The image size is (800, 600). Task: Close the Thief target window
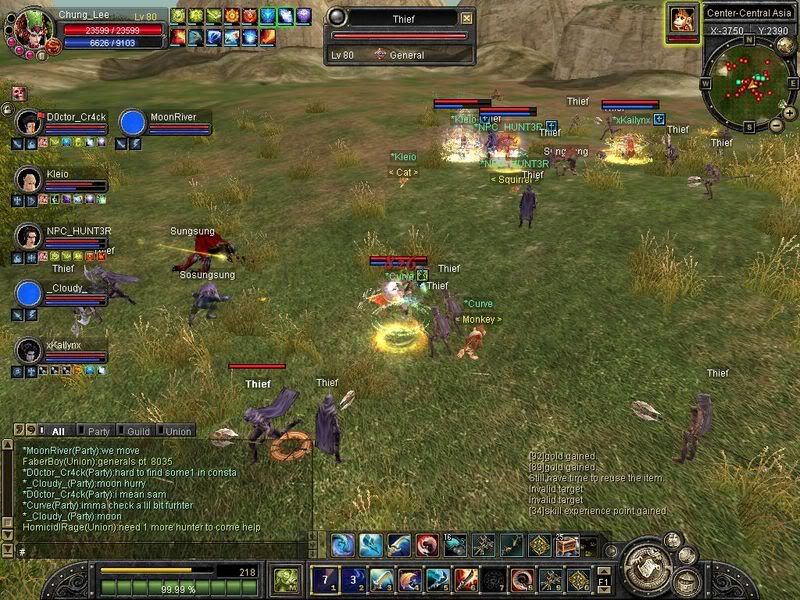(x=466, y=18)
